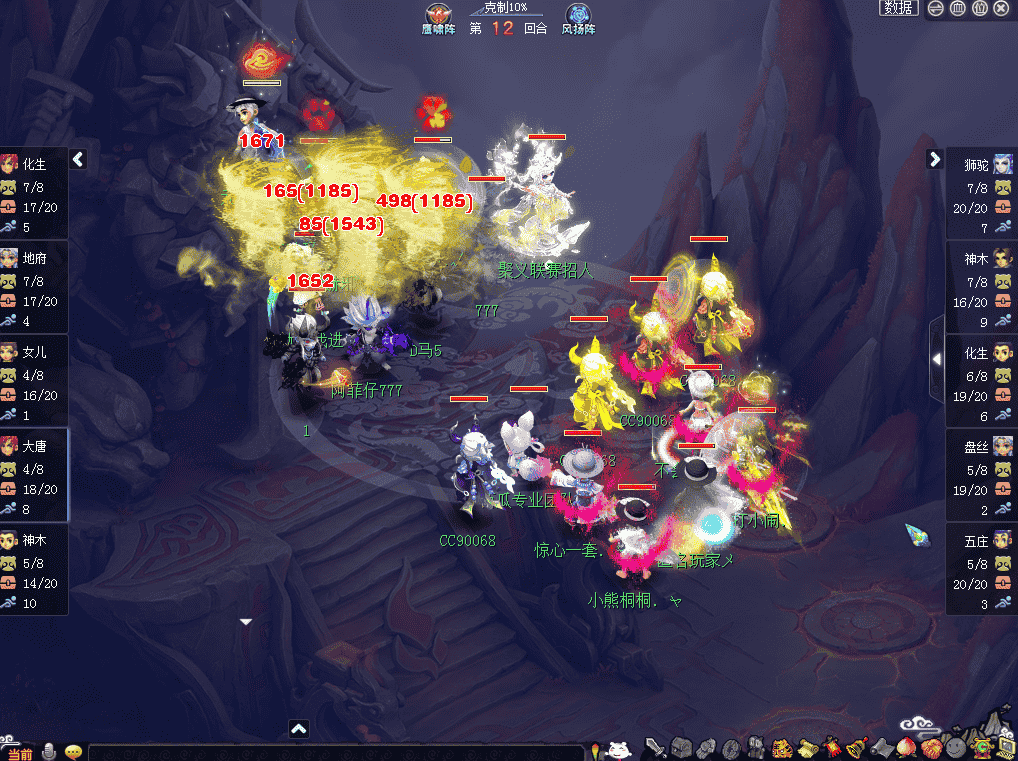Click the peach icon in bottom toolbar
This screenshot has width=1018, height=761.
906,748
